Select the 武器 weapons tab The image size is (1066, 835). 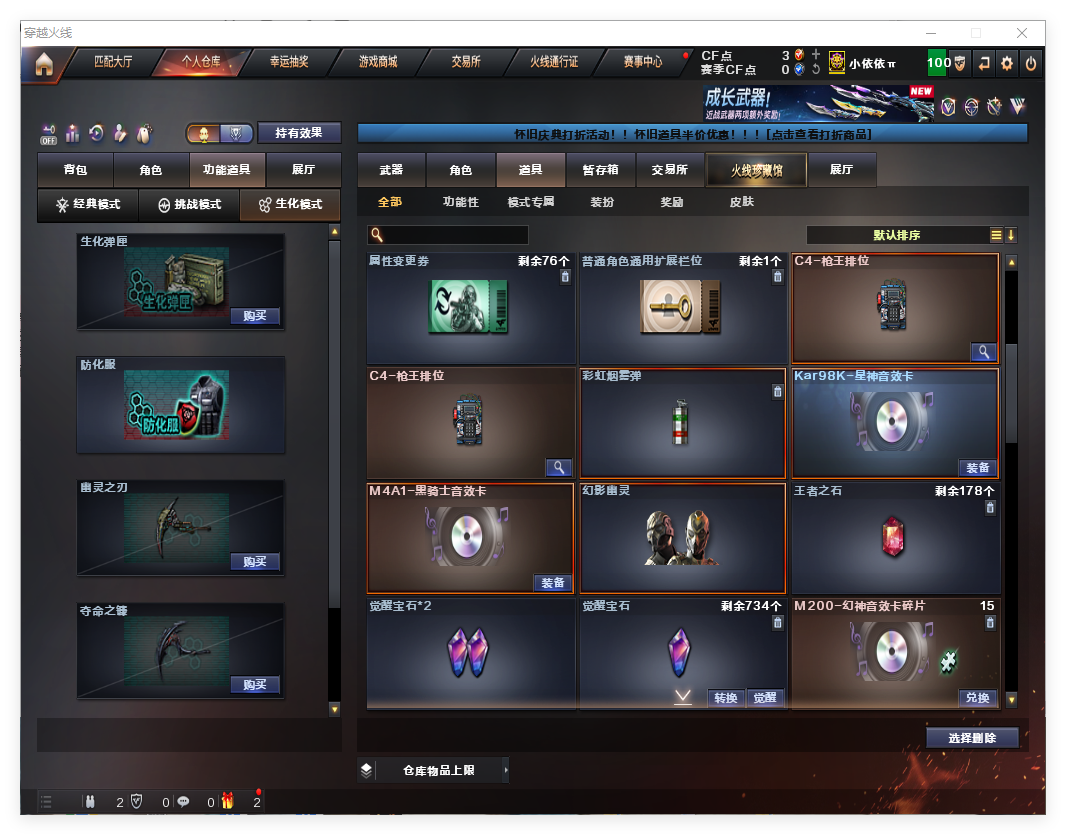pos(391,170)
